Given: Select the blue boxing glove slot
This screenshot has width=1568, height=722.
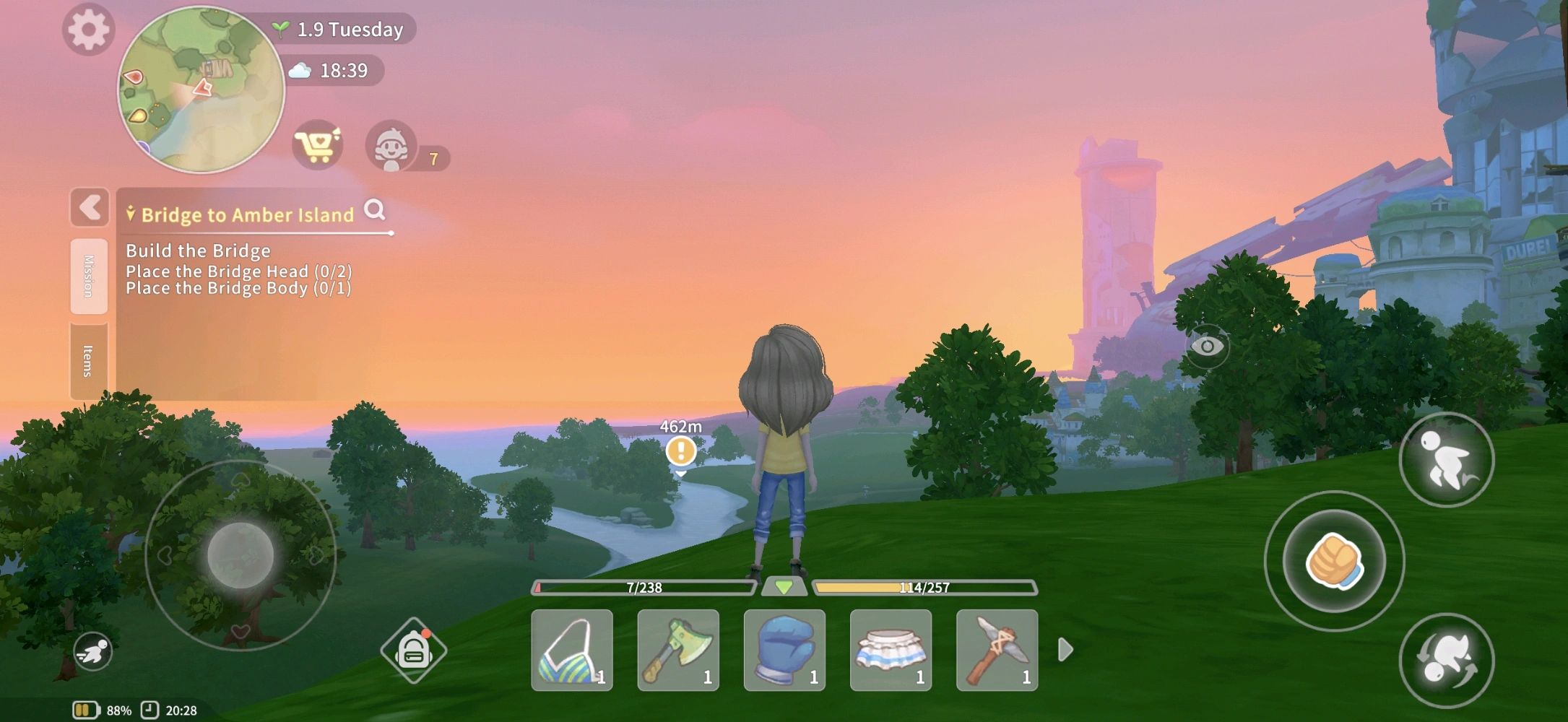Looking at the screenshot, I should tap(784, 650).
